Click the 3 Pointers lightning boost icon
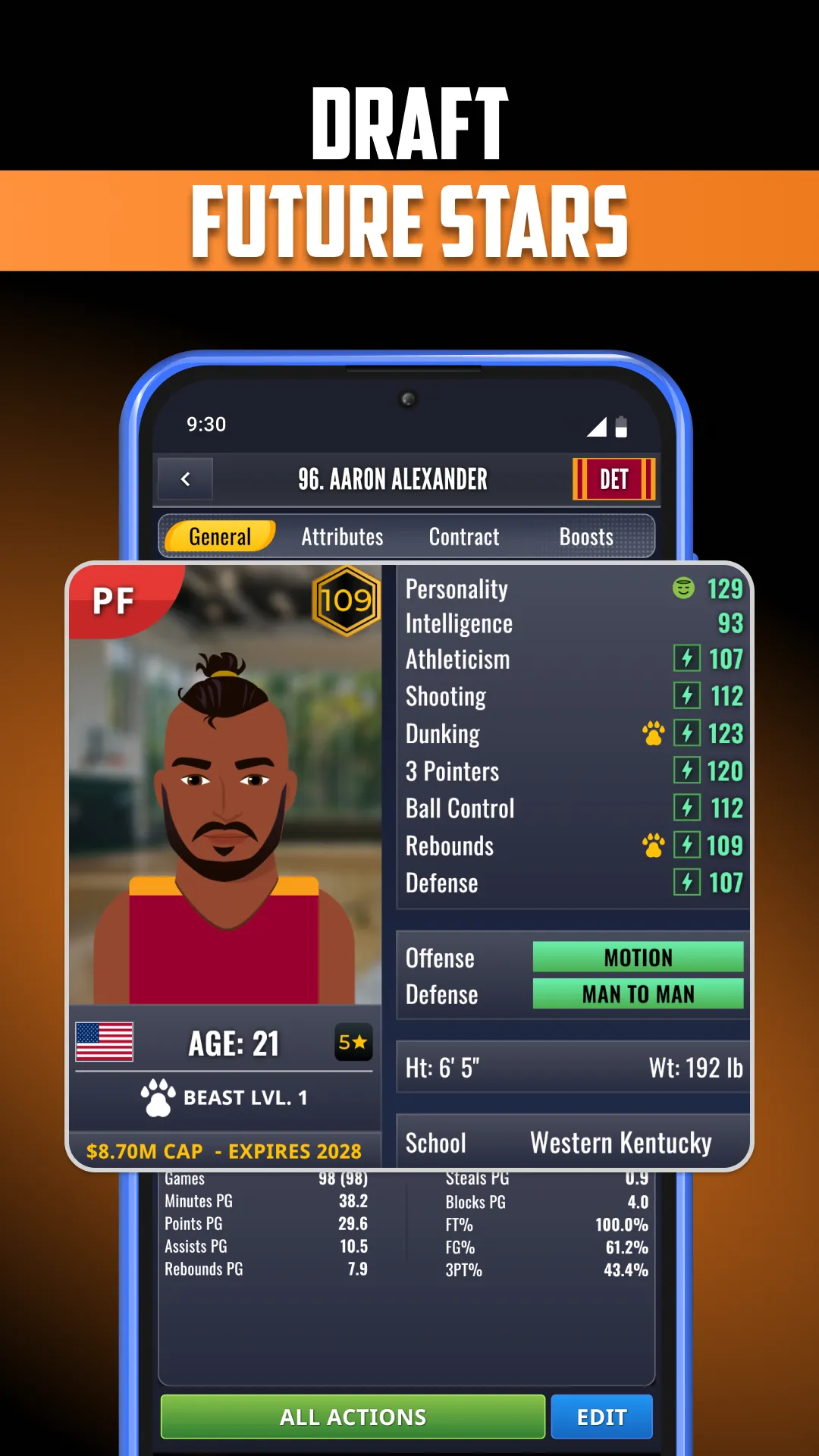The height and width of the screenshot is (1456, 819). (x=686, y=770)
